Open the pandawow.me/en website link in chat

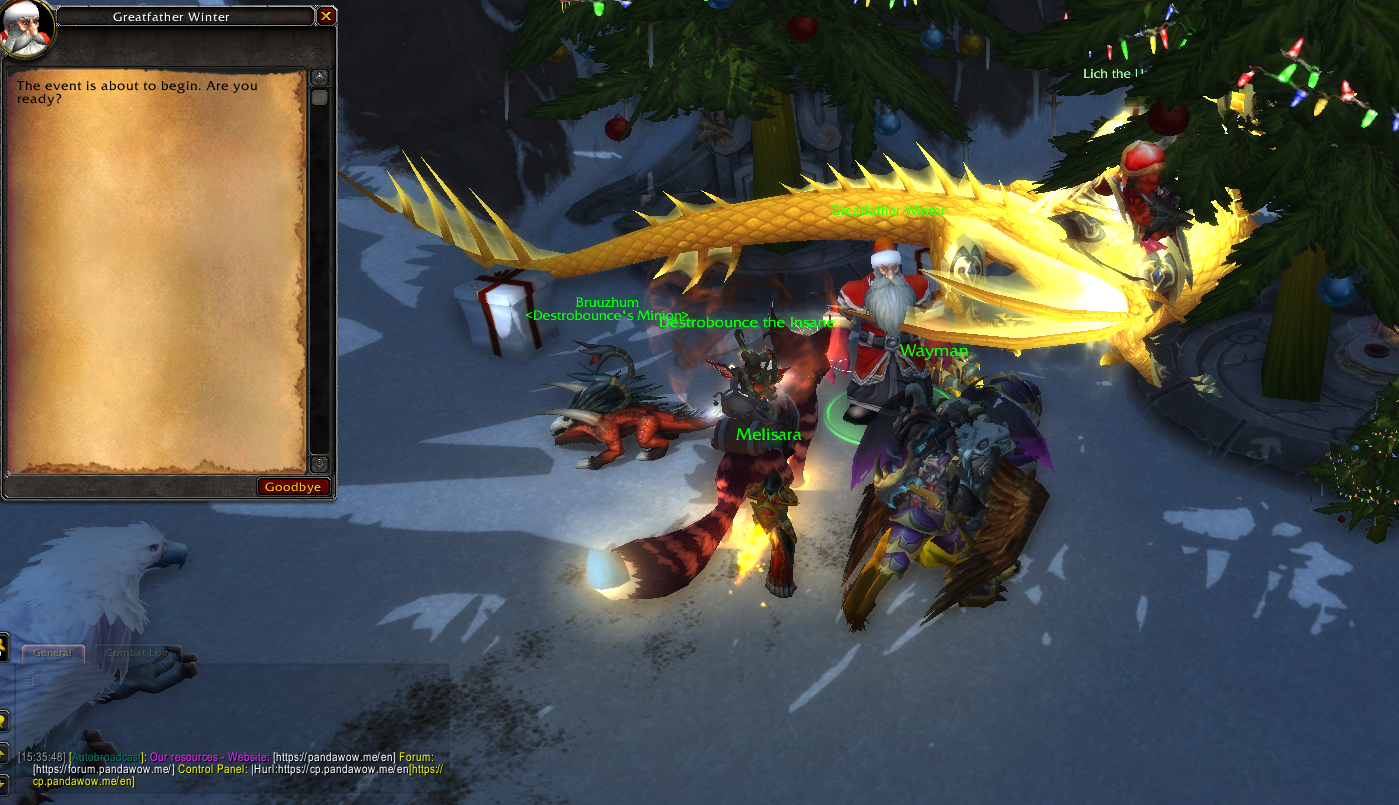pyautogui.click(x=329, y=757)
